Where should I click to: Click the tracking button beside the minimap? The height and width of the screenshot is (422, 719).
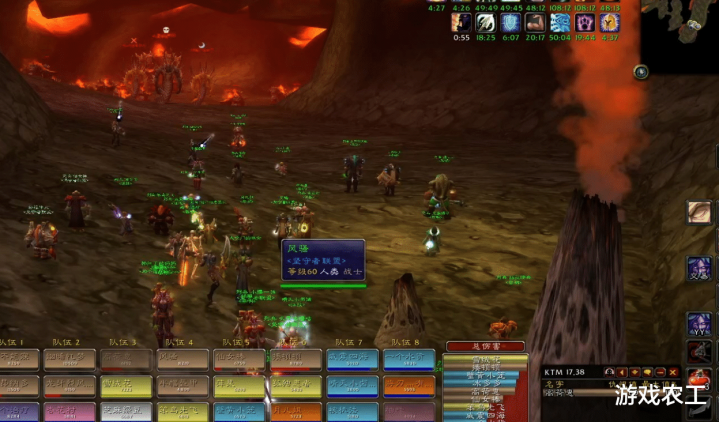pos(641,72)
